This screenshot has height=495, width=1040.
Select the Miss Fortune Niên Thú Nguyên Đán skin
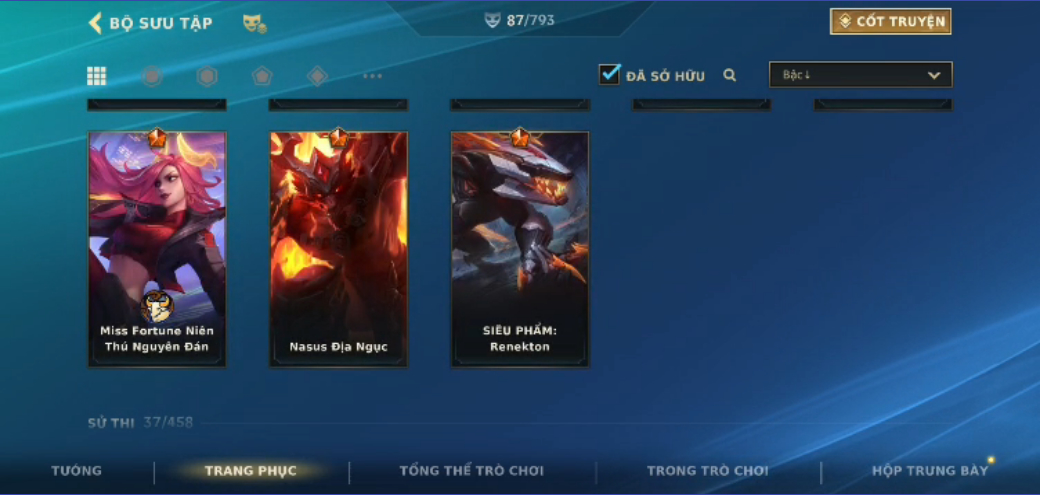[157, 248]
